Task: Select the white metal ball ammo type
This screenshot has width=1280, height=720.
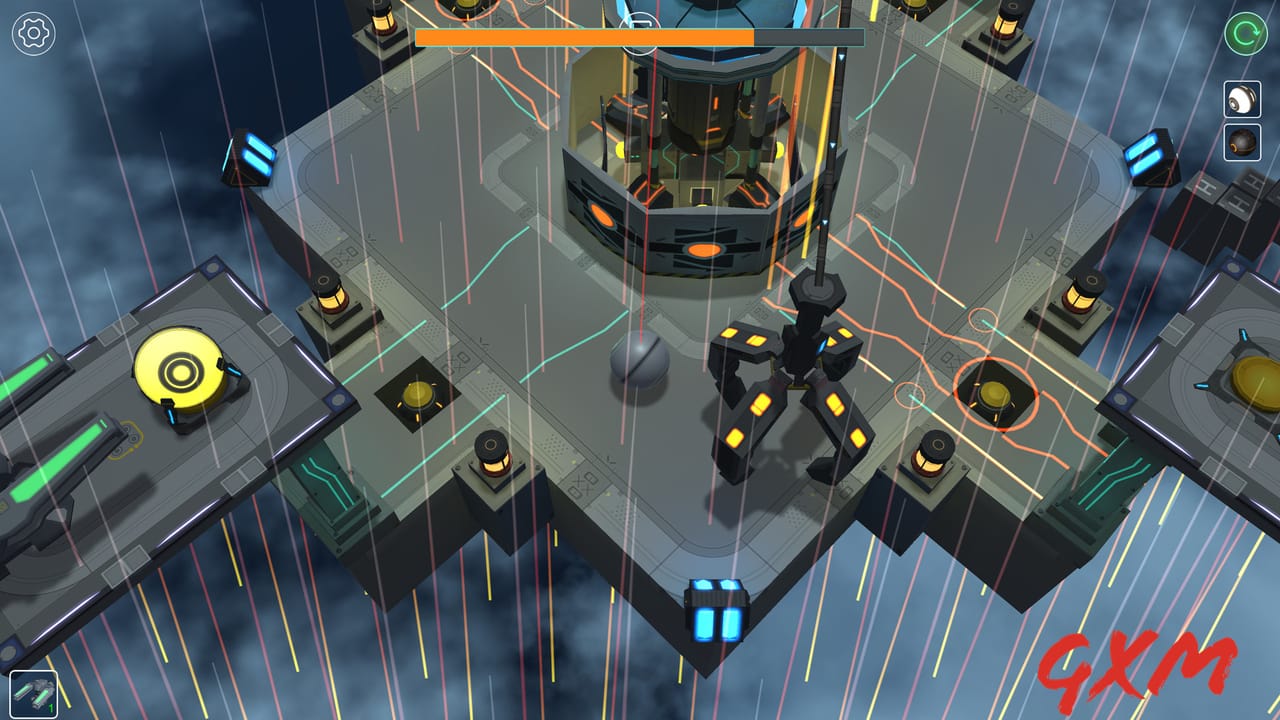Action: tap(1243, 100)
